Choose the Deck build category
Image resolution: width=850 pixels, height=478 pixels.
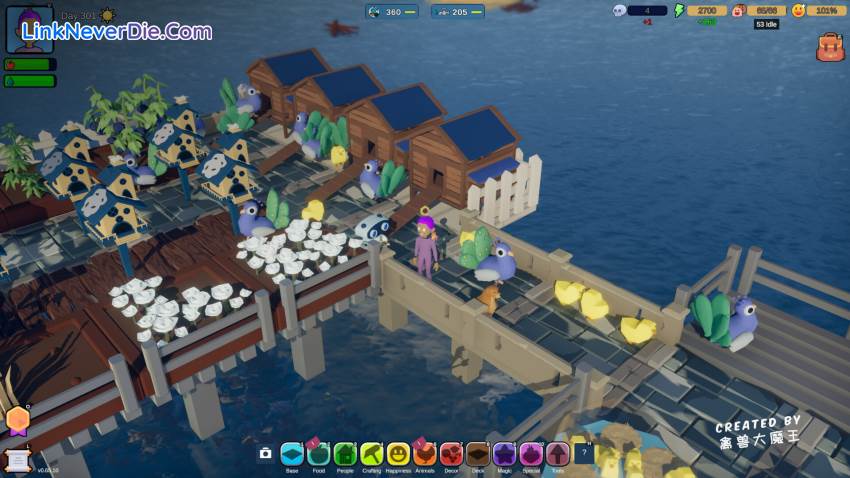pos(478,454)
